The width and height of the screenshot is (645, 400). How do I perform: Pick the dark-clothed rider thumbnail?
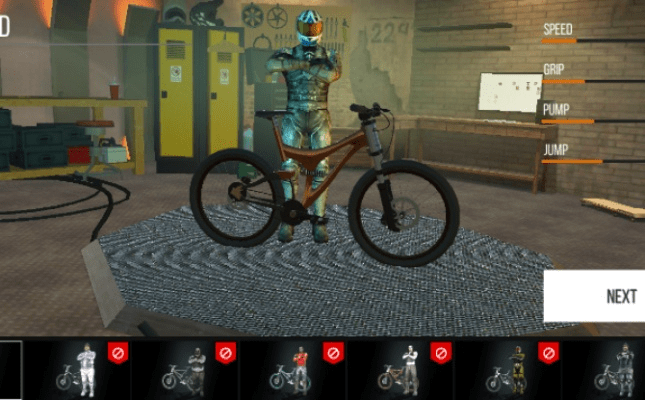pyautogui.click(x=187, y=368)
